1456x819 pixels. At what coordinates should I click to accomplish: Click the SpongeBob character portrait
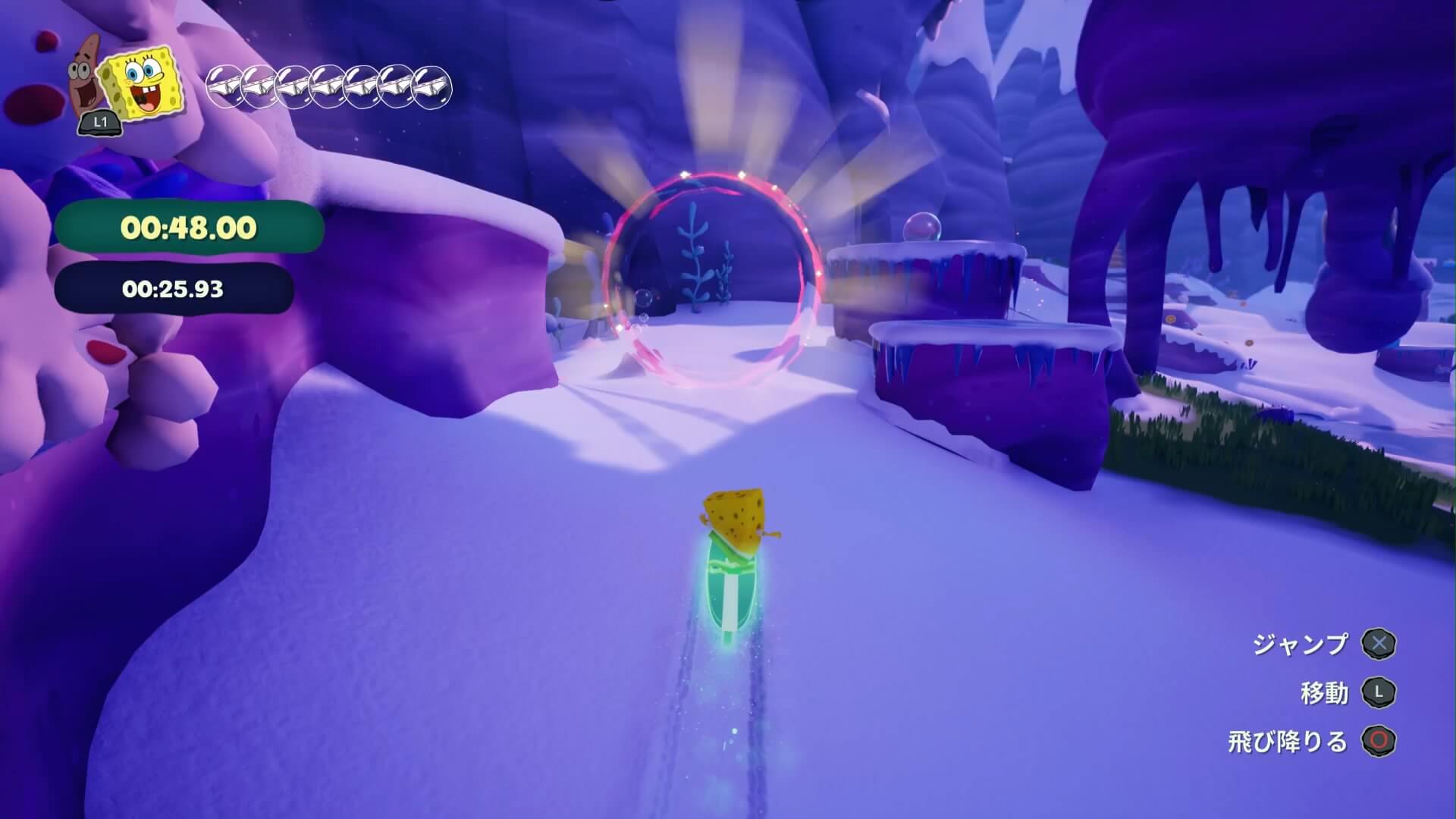point(145,85)
